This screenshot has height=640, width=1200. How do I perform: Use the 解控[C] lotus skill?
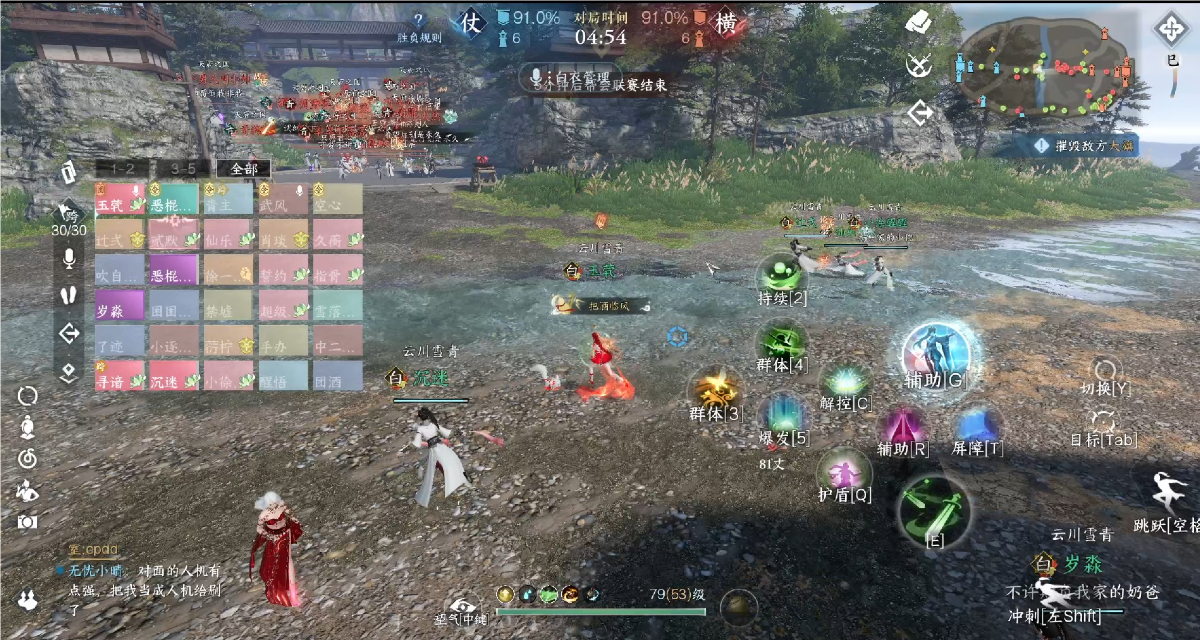[845, 382]
